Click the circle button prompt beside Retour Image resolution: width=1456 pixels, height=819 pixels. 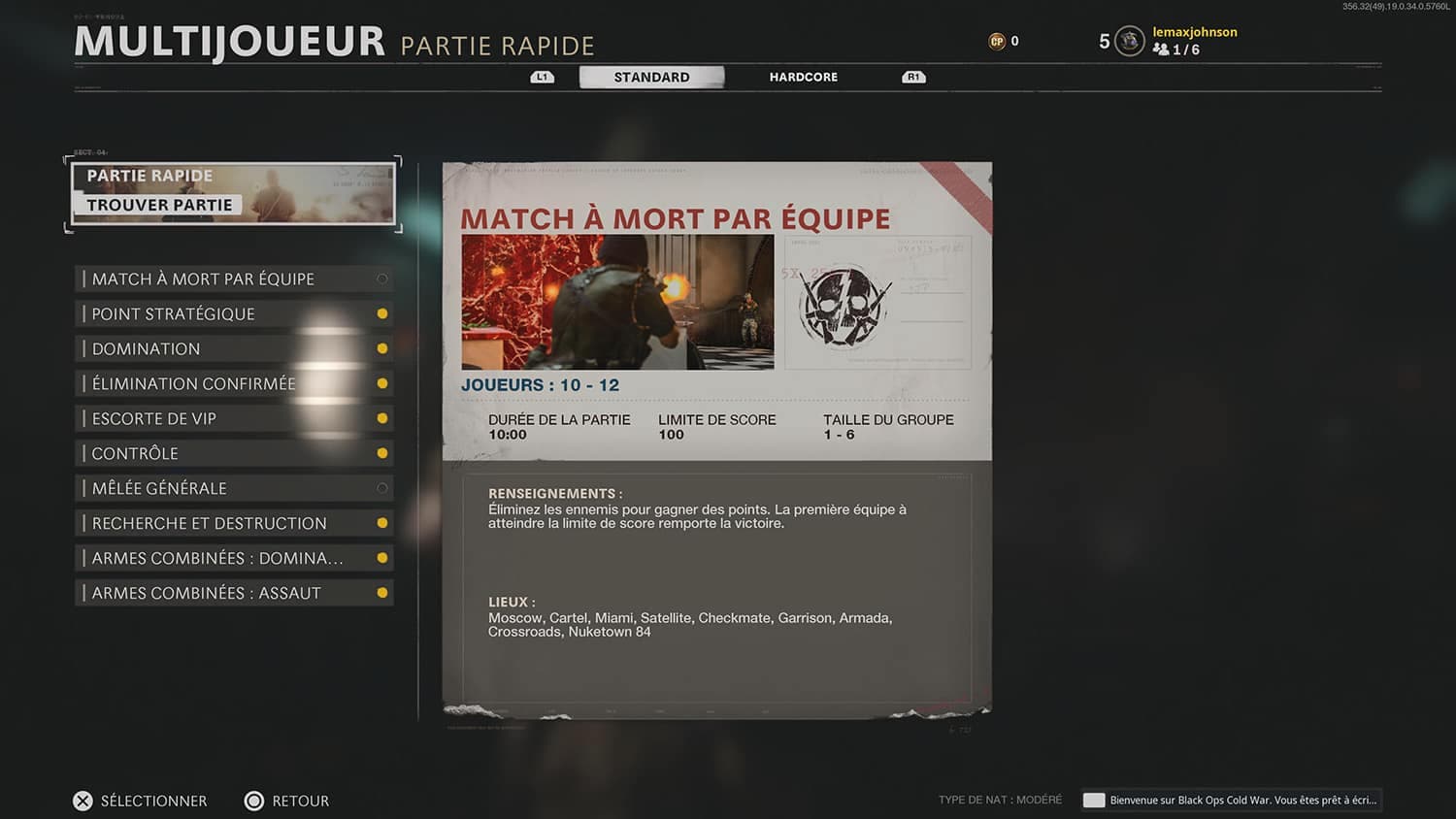pos(254,800)
